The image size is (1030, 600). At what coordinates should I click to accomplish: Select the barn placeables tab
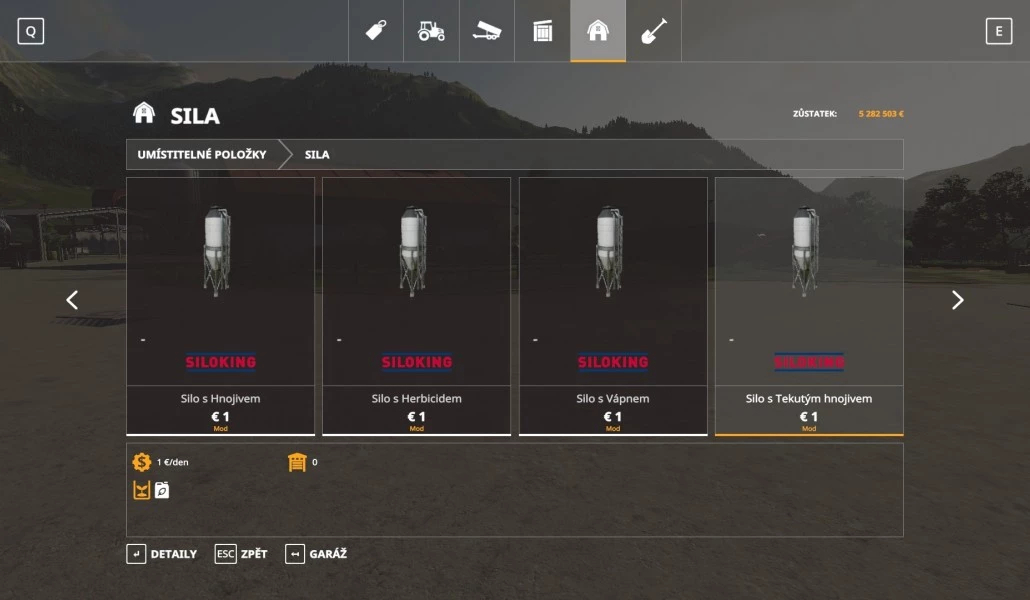pyautogui.click(x=598, y=31)
